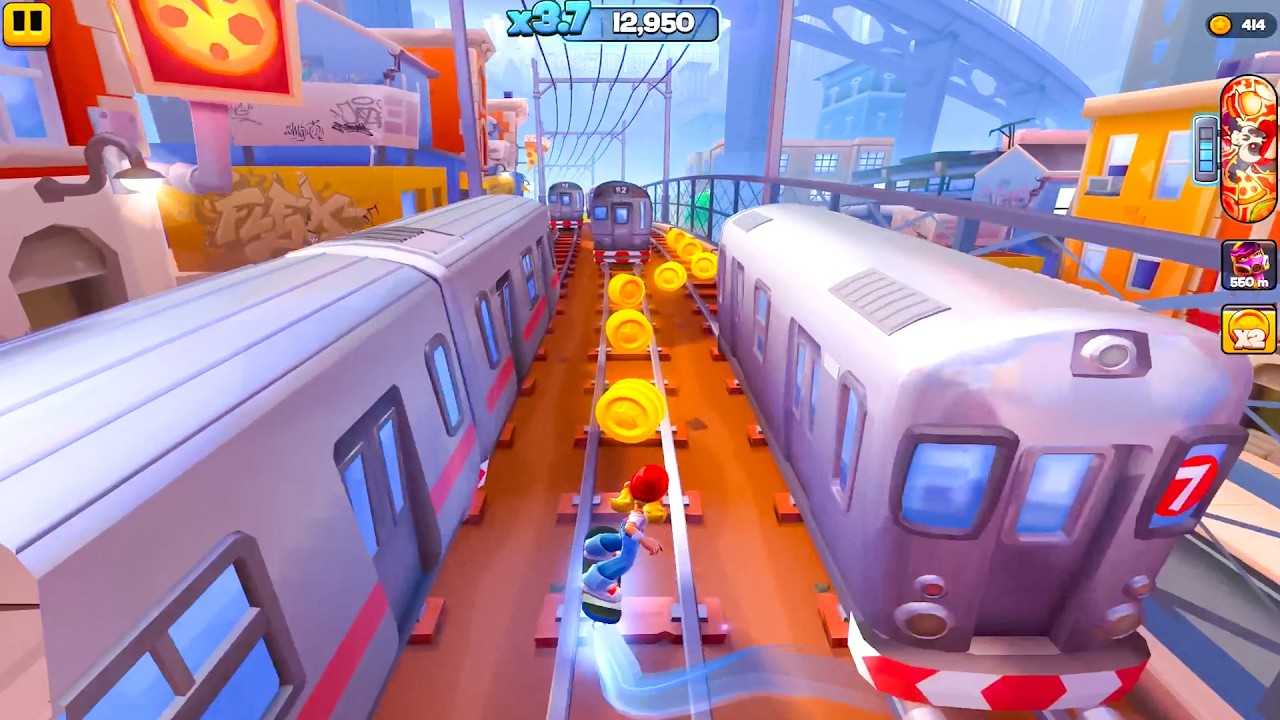Pause the game with the yellow pause button
This screenshot has width=1280, height=720.
[x=26, y=23]
